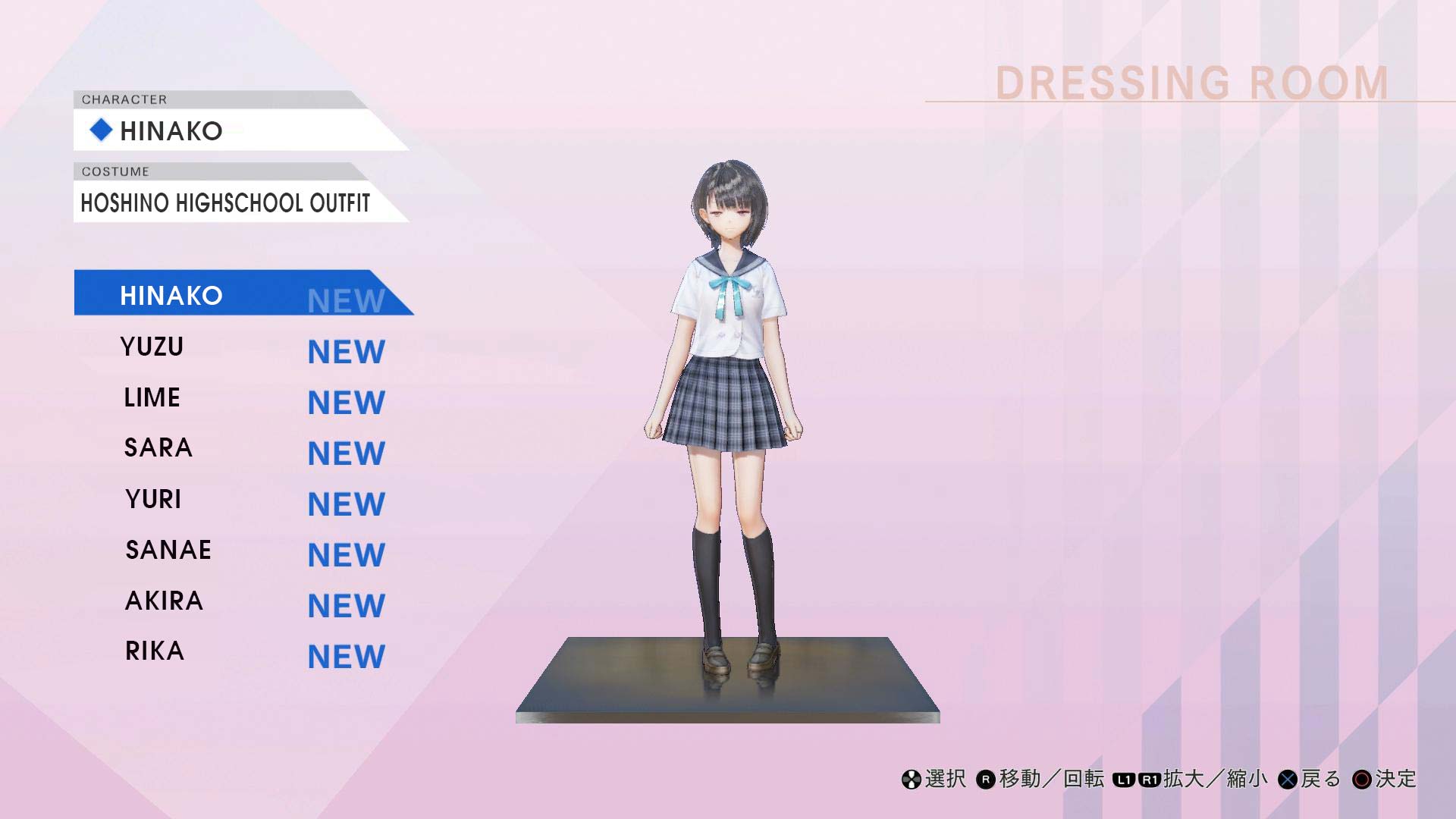Choose Yuri in the character list

coord(154,499)
